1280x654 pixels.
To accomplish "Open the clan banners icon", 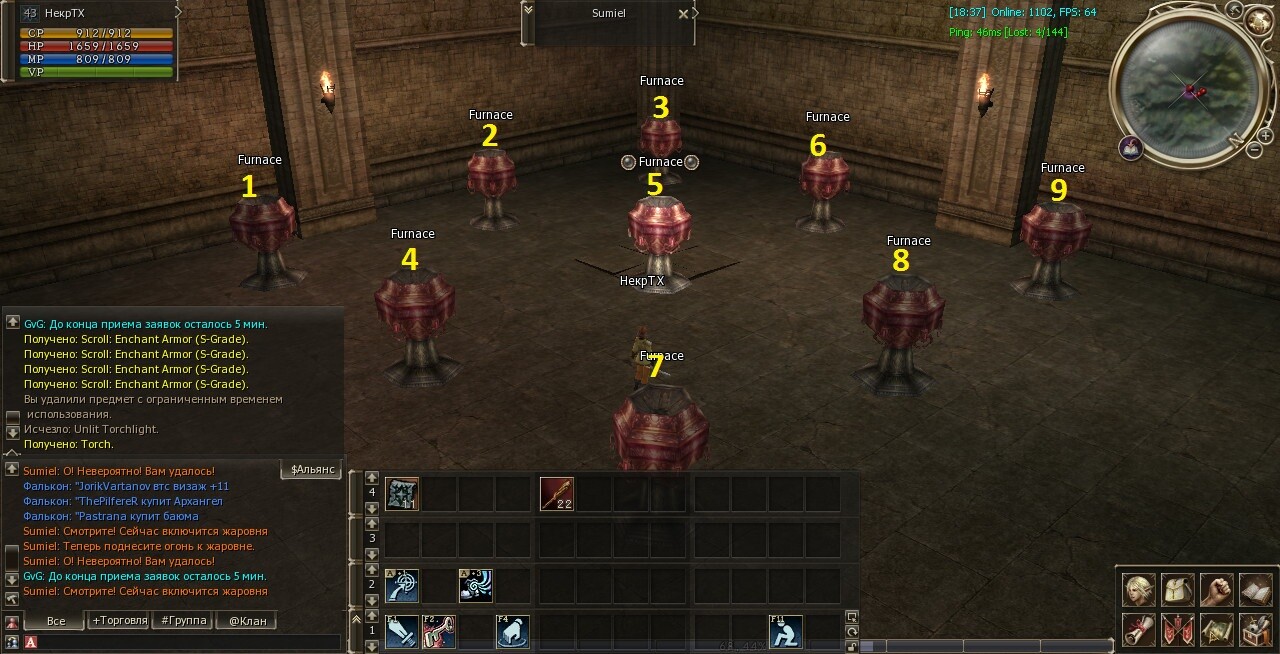I will click(x=1177, y=630).
